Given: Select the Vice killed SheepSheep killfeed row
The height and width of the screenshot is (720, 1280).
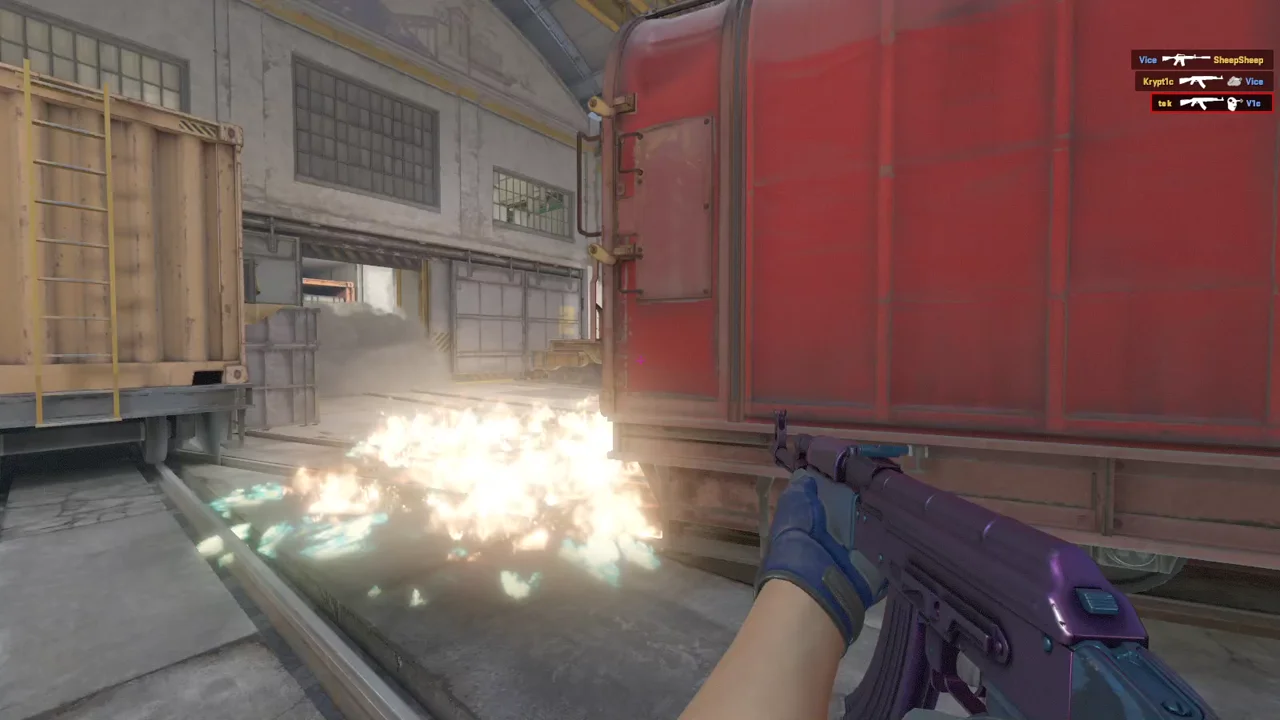Looking at the screenshot, I should (1201, 60).
